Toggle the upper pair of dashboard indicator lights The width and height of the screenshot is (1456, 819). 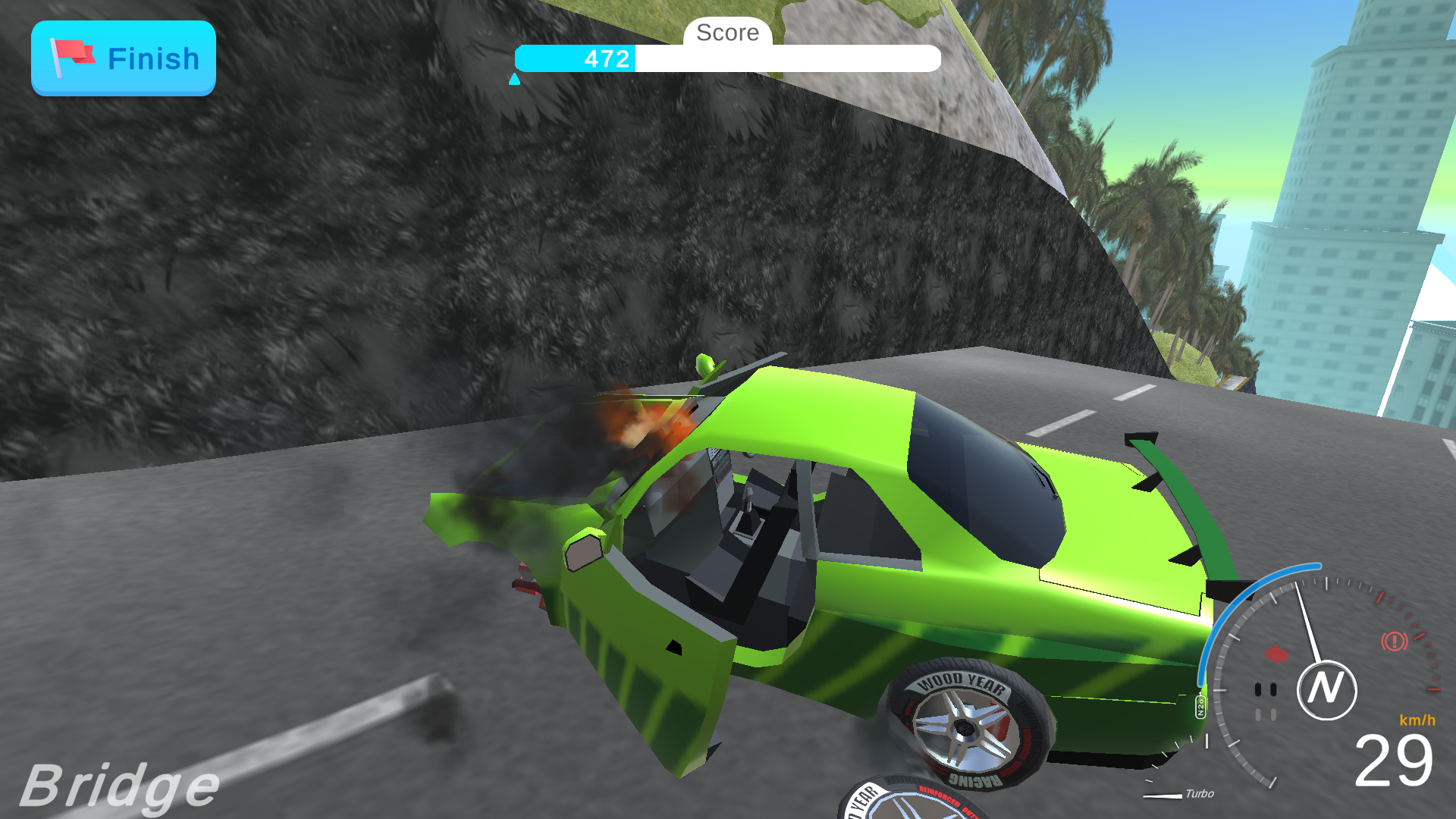click(1265, 688)
